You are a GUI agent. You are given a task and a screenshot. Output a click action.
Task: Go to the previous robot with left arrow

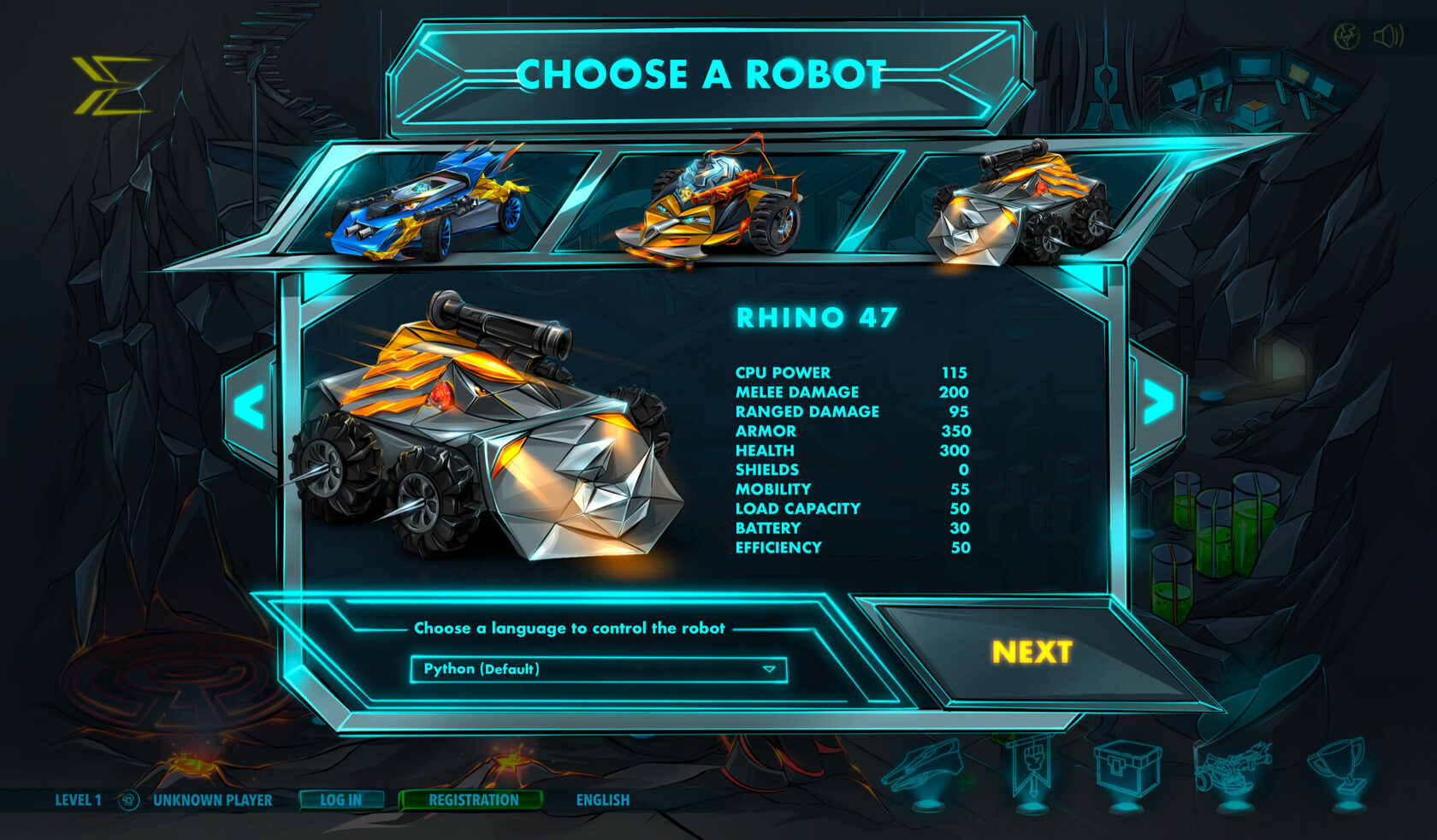pos(250,406)
